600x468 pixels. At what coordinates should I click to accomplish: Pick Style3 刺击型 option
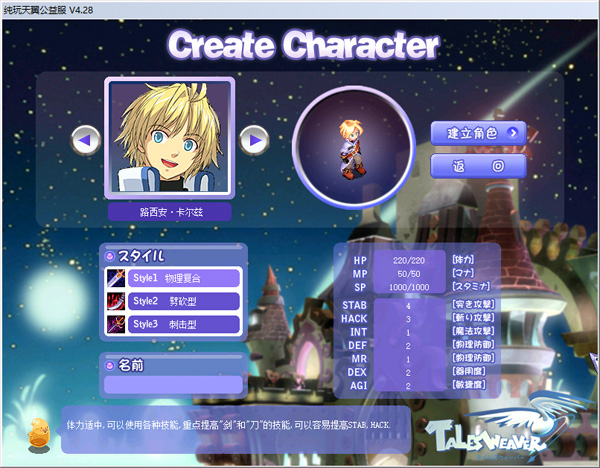174,324
